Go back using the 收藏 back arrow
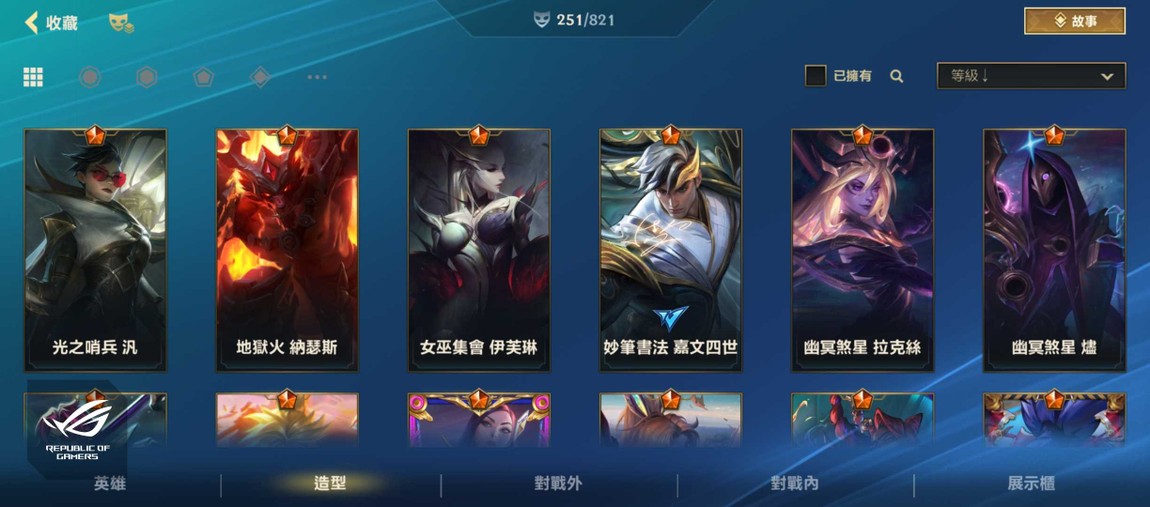 click(x=33, y=22)
